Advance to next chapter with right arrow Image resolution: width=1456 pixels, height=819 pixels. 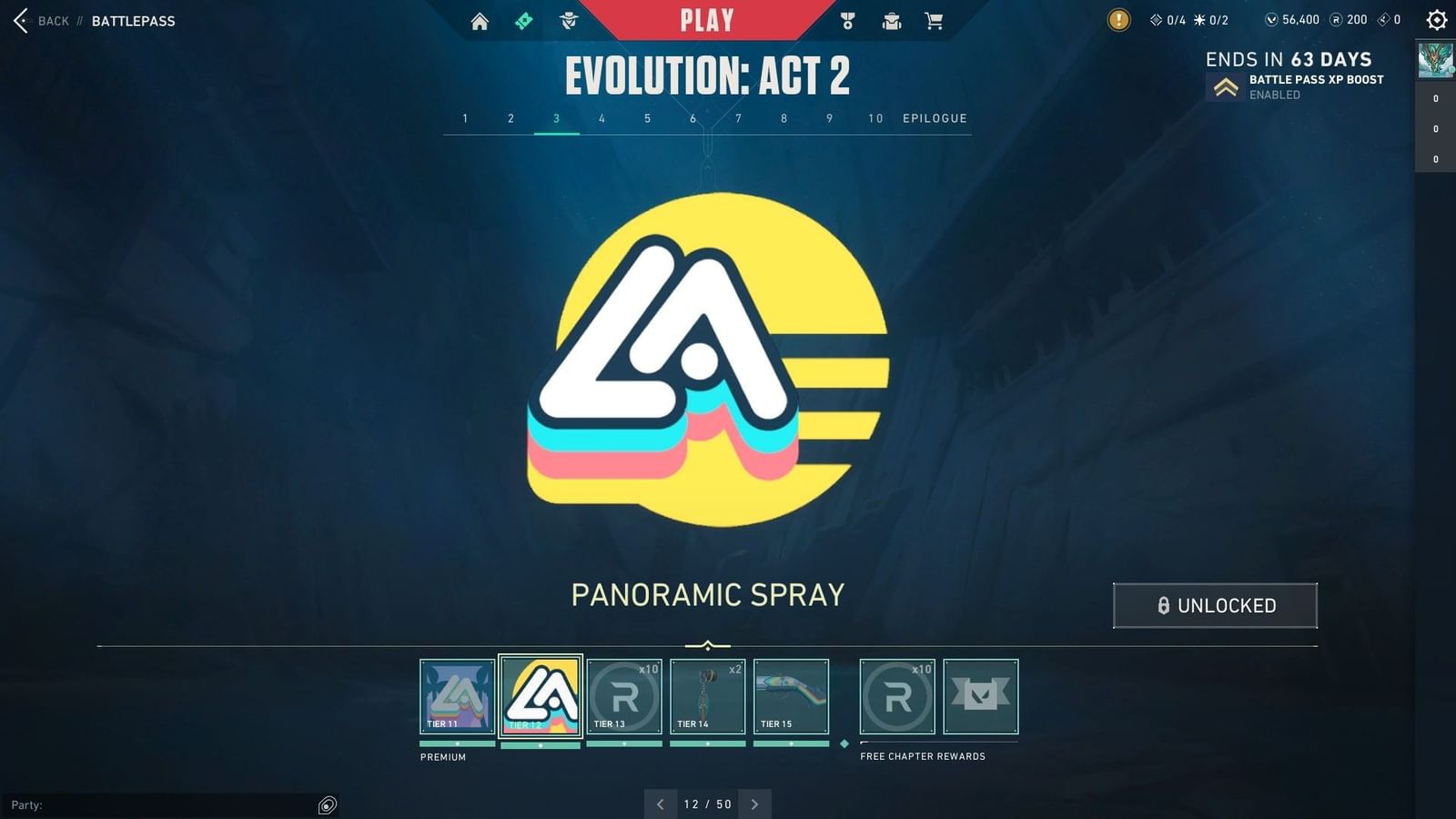click(755, 804)
